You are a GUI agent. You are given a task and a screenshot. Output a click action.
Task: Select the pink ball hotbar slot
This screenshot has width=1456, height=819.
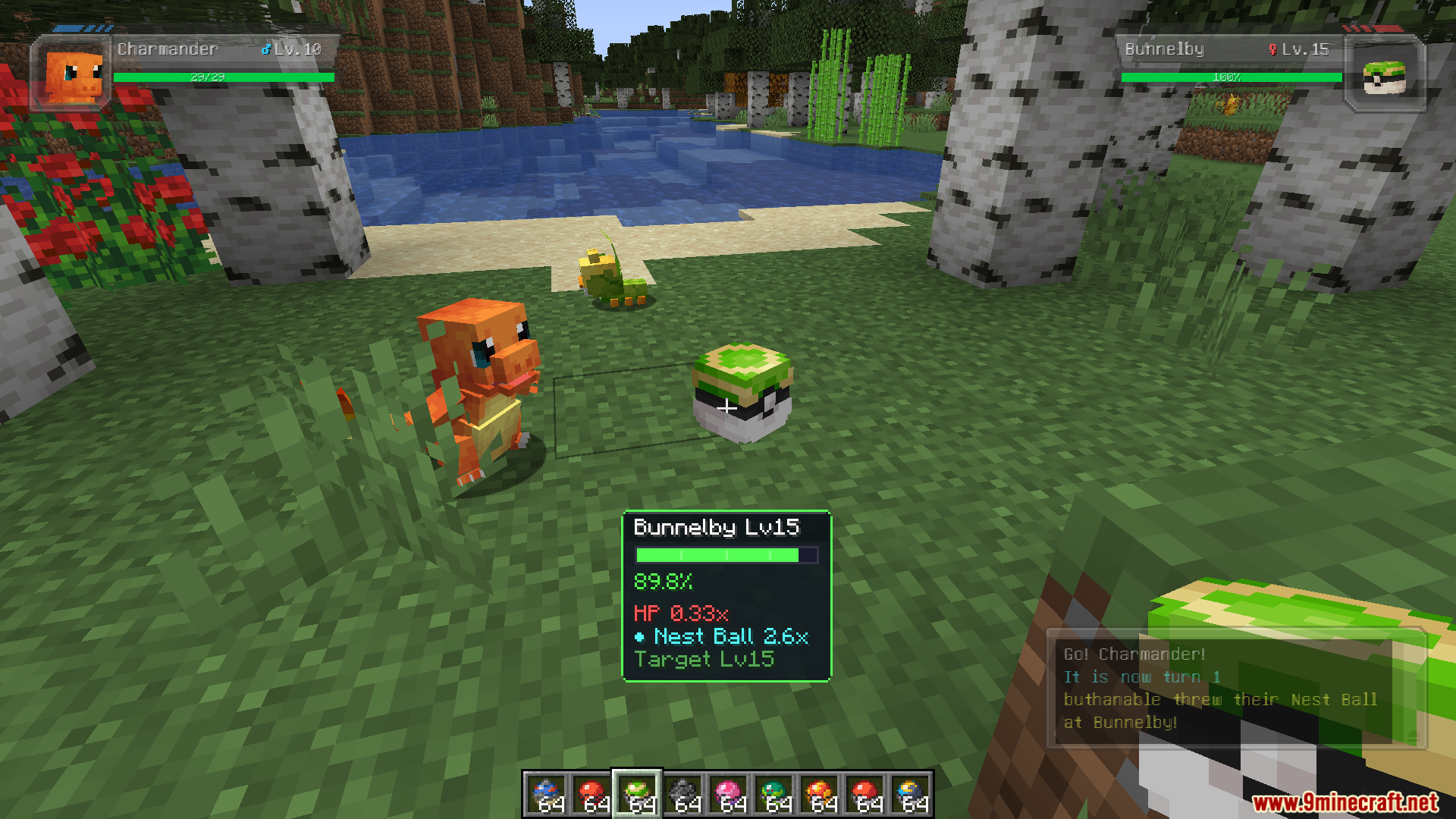(728, 795)
